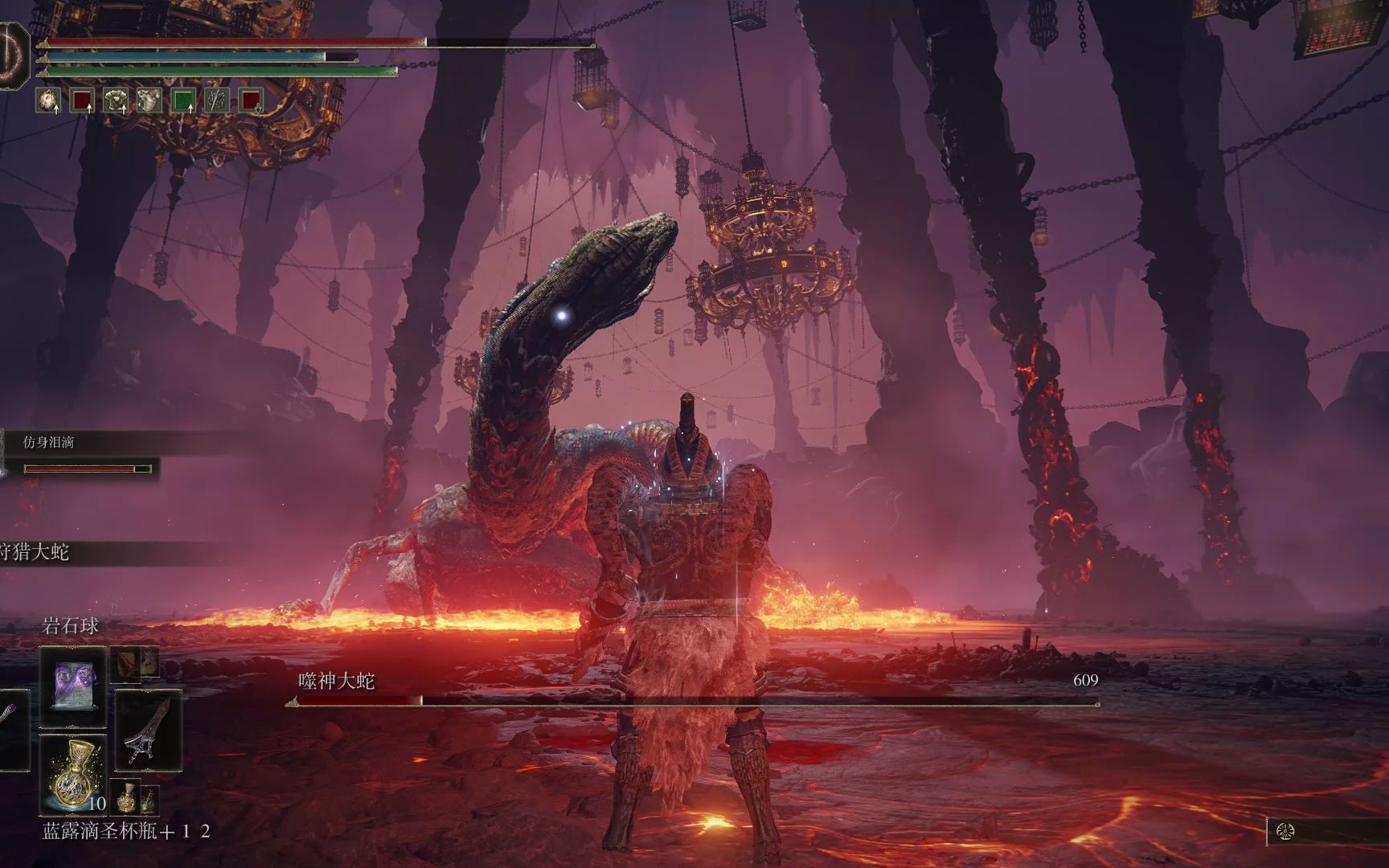Click the right-hand greatsword weapon slot
The height and width of the screenshot is (868, 1389).
click(x=148, y=728)
